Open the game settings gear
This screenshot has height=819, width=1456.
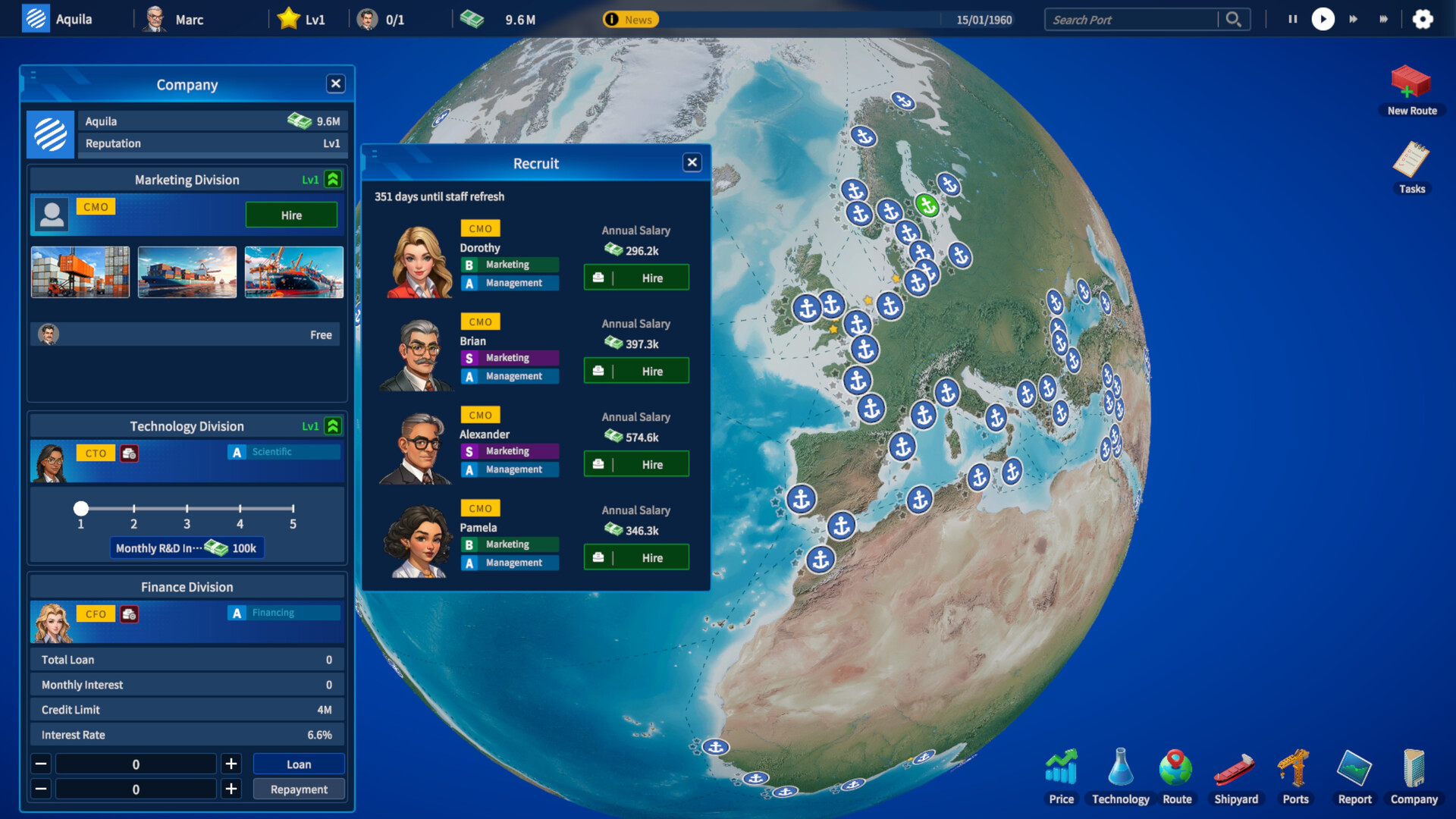point(1424,19)
